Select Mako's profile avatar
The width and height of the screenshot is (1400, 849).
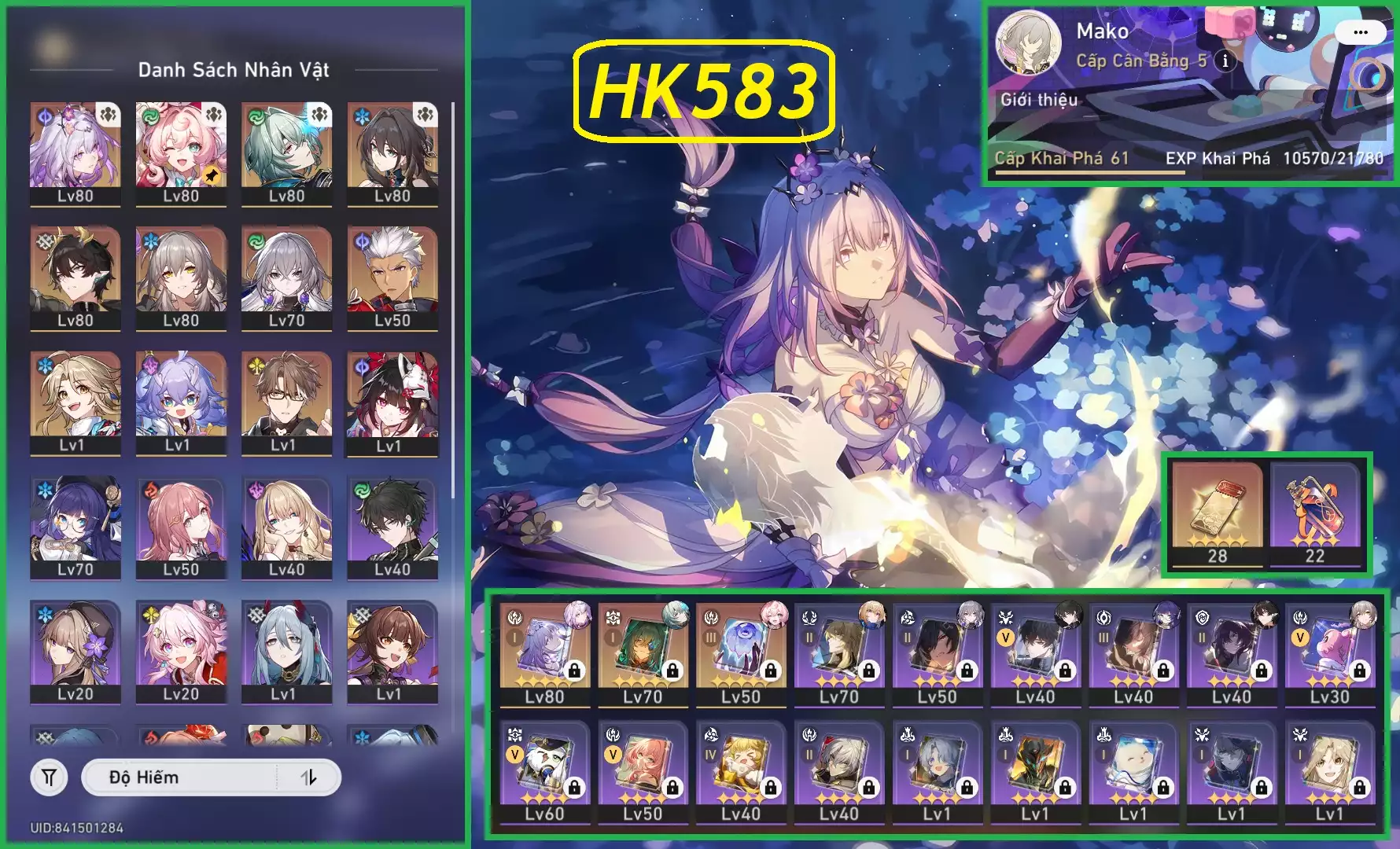coord(1029,43)
